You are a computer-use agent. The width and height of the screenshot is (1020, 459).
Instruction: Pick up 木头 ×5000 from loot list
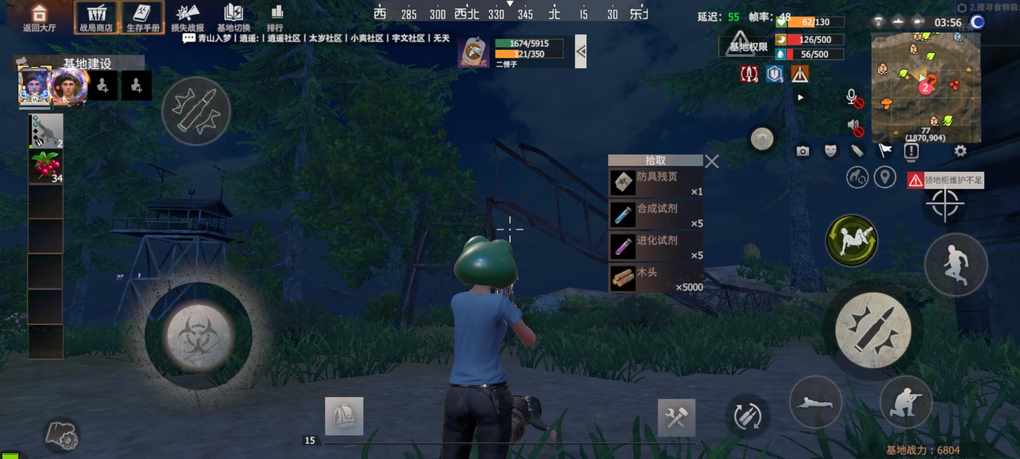coord(657,277)
